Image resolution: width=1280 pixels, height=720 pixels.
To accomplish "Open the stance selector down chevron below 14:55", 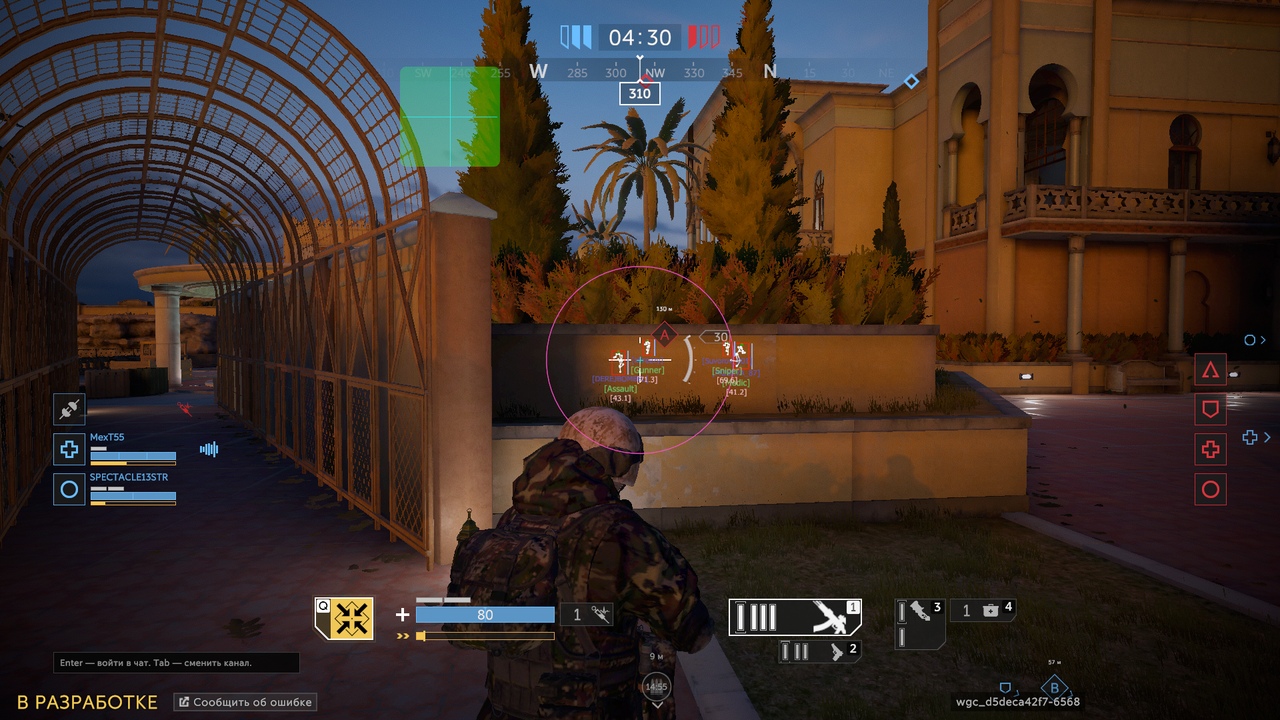I will [x=657, y=705].
